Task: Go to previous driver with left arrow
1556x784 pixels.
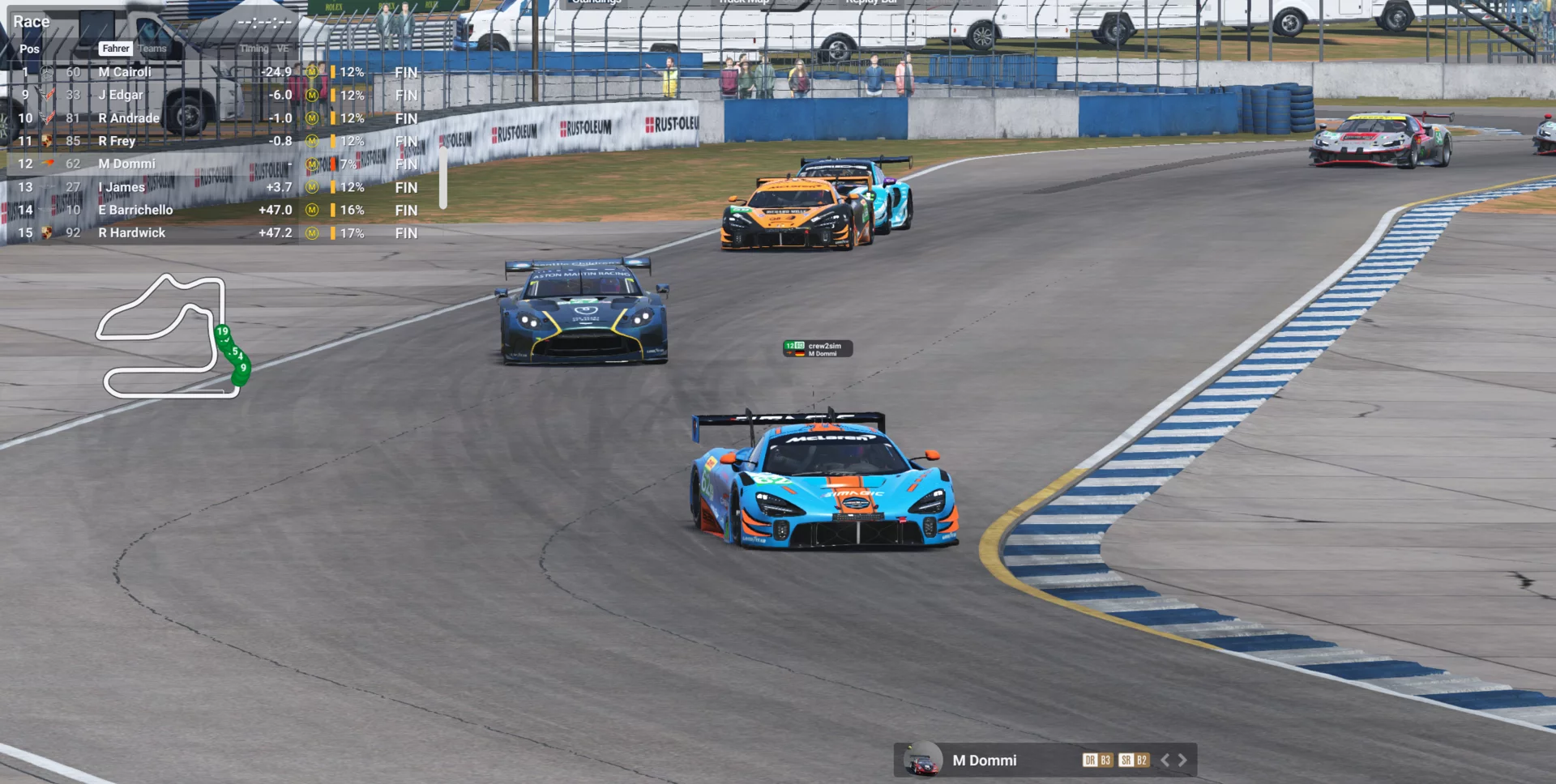Action: click(x=1165, y=760)
